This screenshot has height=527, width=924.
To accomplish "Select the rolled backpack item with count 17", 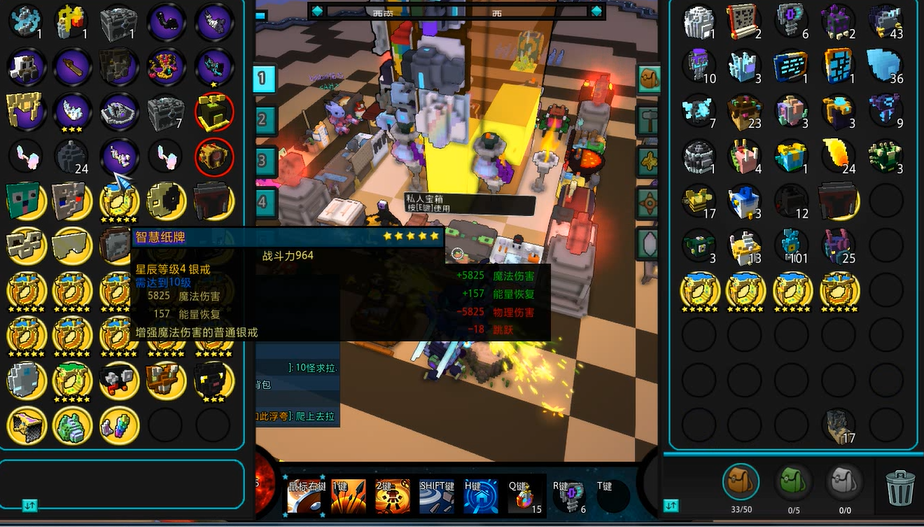I will pyautogui.click(x=838, y=425).
